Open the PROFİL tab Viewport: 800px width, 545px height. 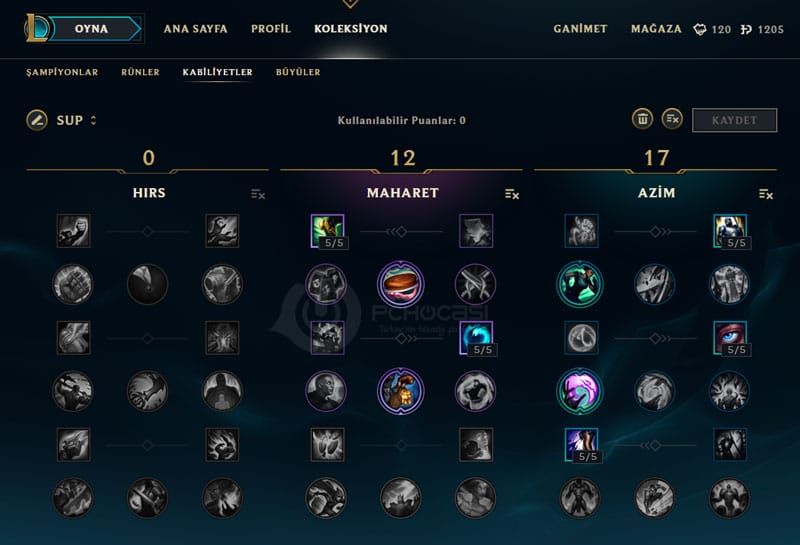(x=271, y=29)
